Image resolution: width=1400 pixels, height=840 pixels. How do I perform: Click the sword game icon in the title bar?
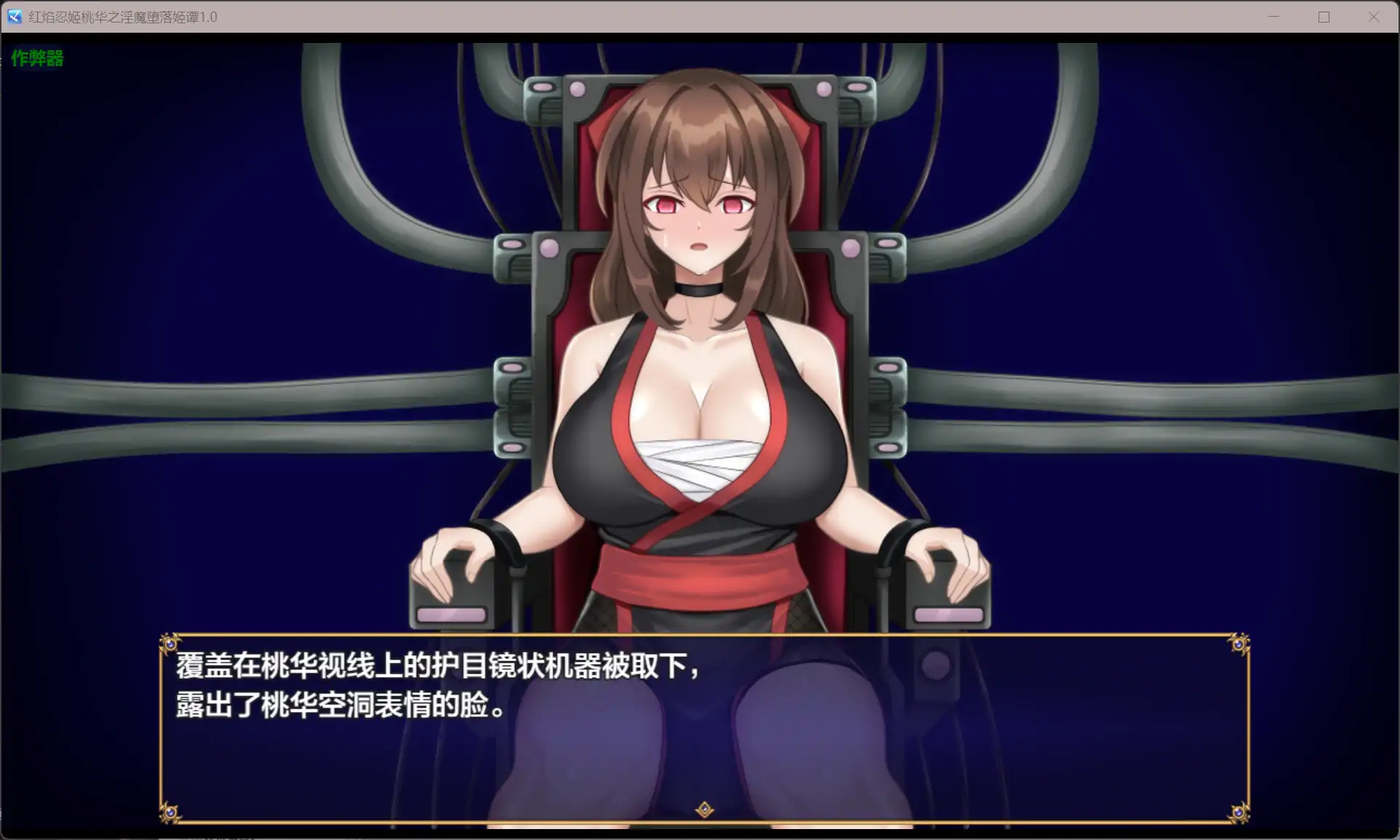(14, 16)
